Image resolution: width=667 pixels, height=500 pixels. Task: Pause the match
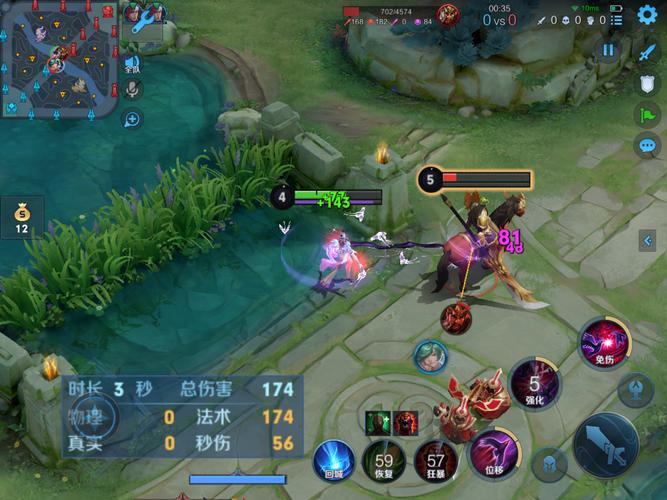[x=609, y=50]
